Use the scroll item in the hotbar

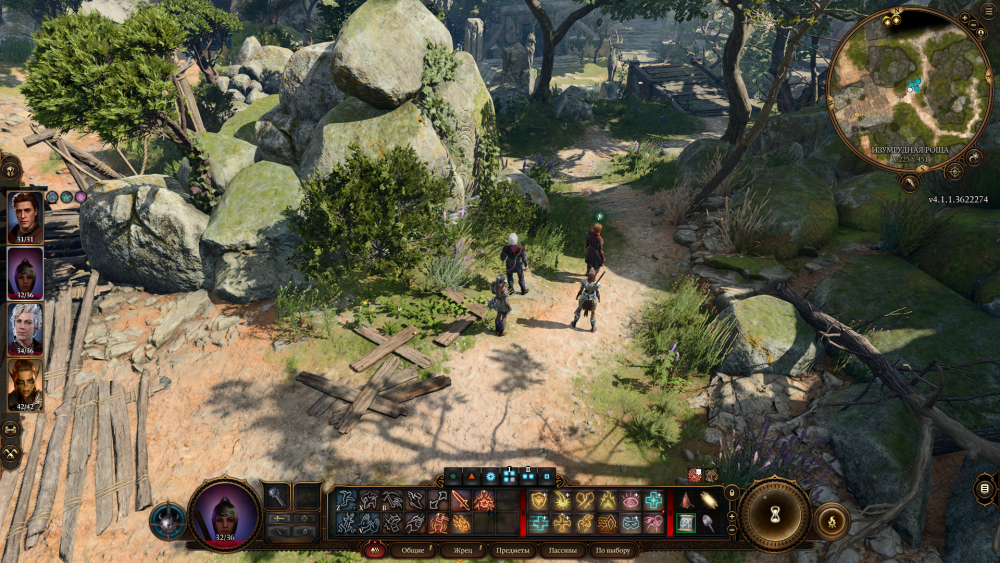pyautogui.click(x=686, y=522)
